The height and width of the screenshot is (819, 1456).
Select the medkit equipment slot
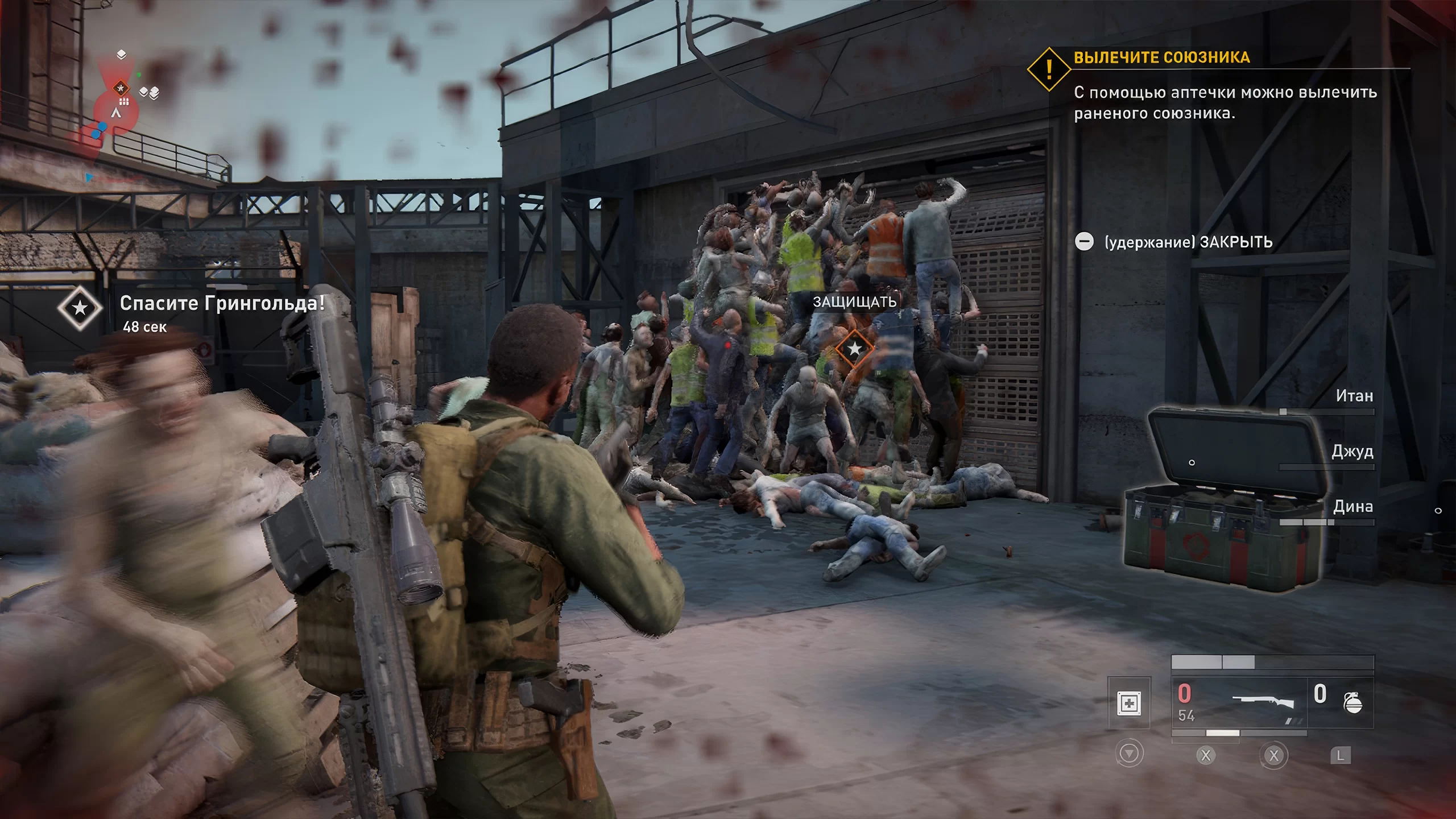pos(1129,703)
